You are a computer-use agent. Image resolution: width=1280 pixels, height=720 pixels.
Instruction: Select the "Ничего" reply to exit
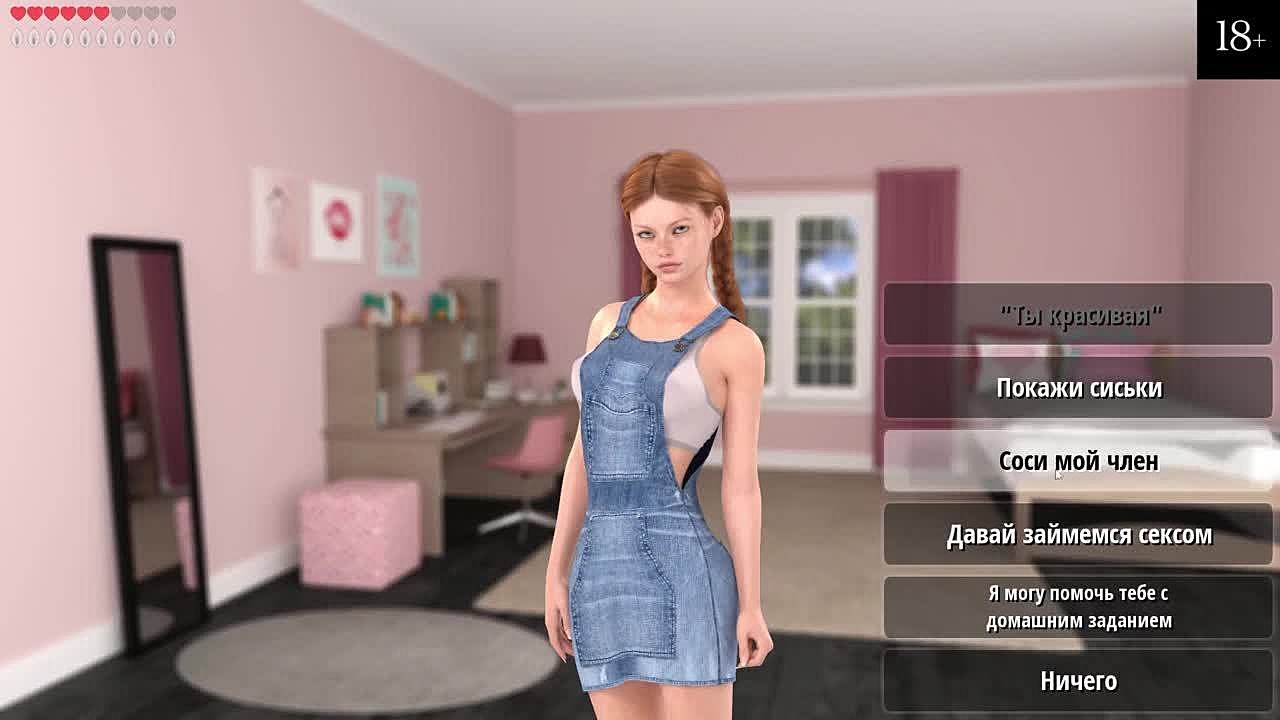click(1078, 681)
